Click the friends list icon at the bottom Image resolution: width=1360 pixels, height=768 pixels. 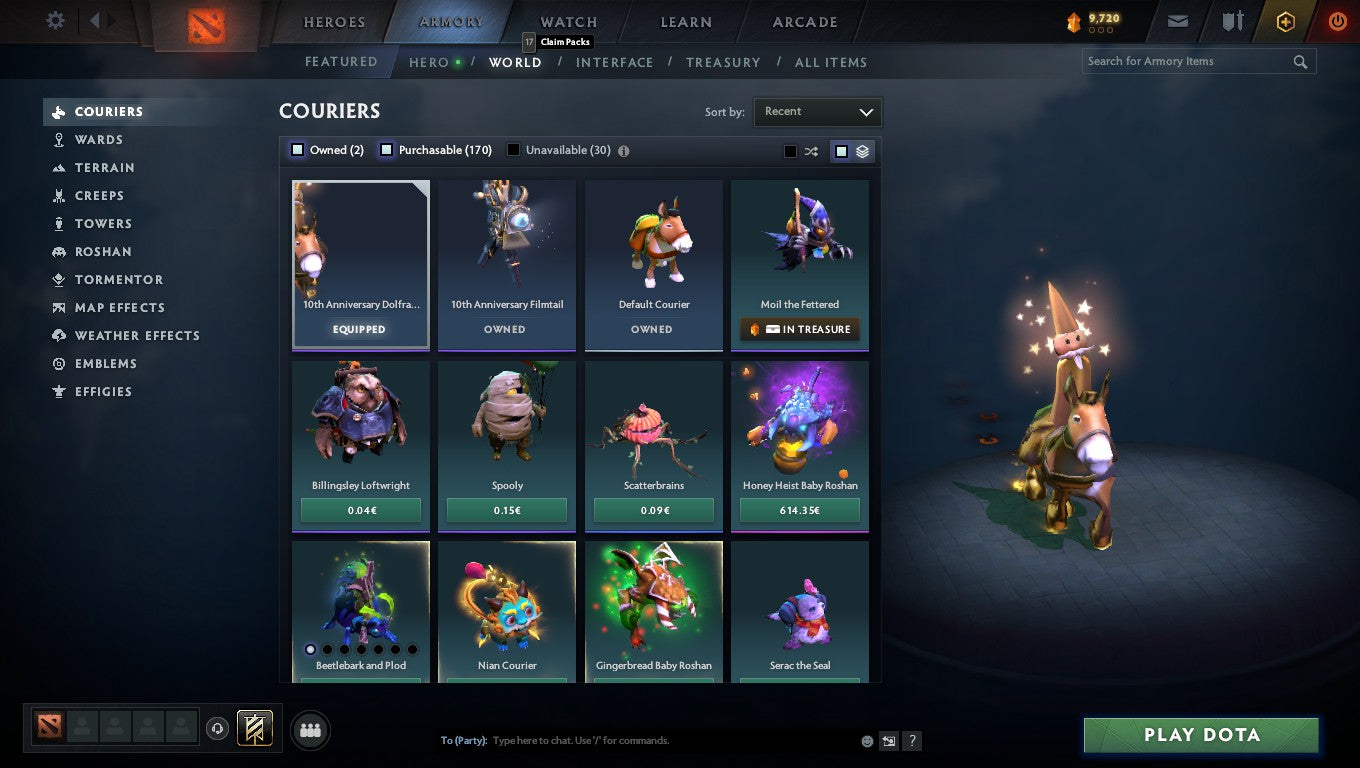(x=310, y=730)
